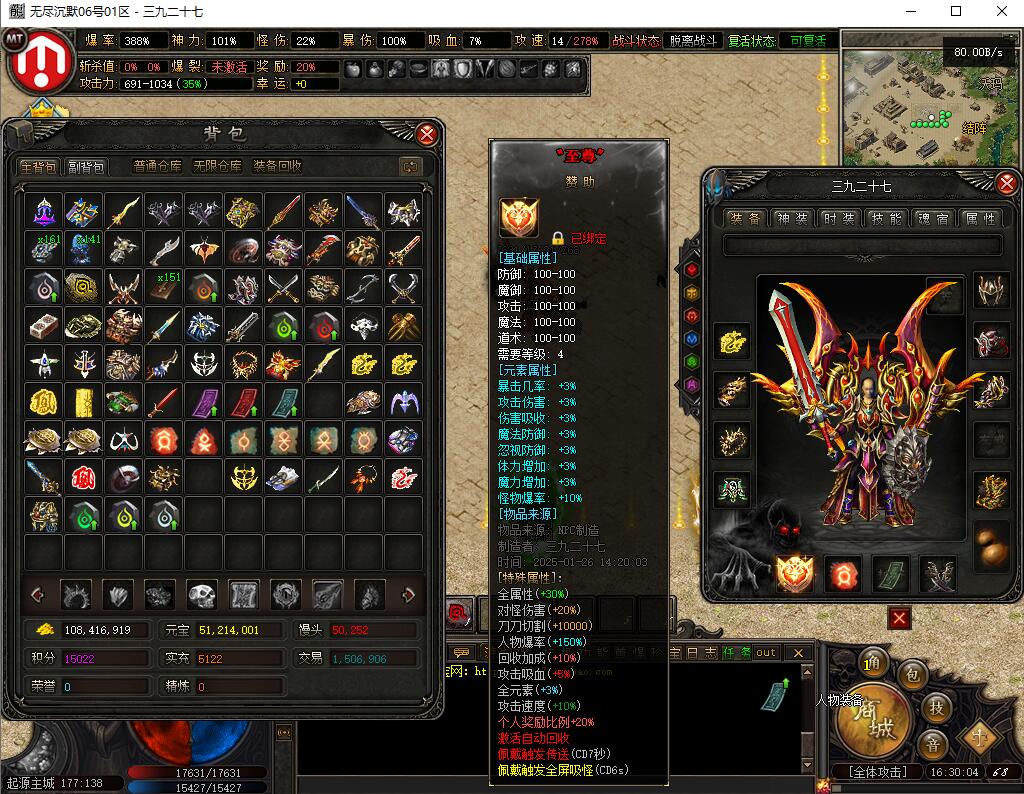This screenshot has width=1024, height=794.
Task: Close the character equipment panel
Action: coord(1006,184)
